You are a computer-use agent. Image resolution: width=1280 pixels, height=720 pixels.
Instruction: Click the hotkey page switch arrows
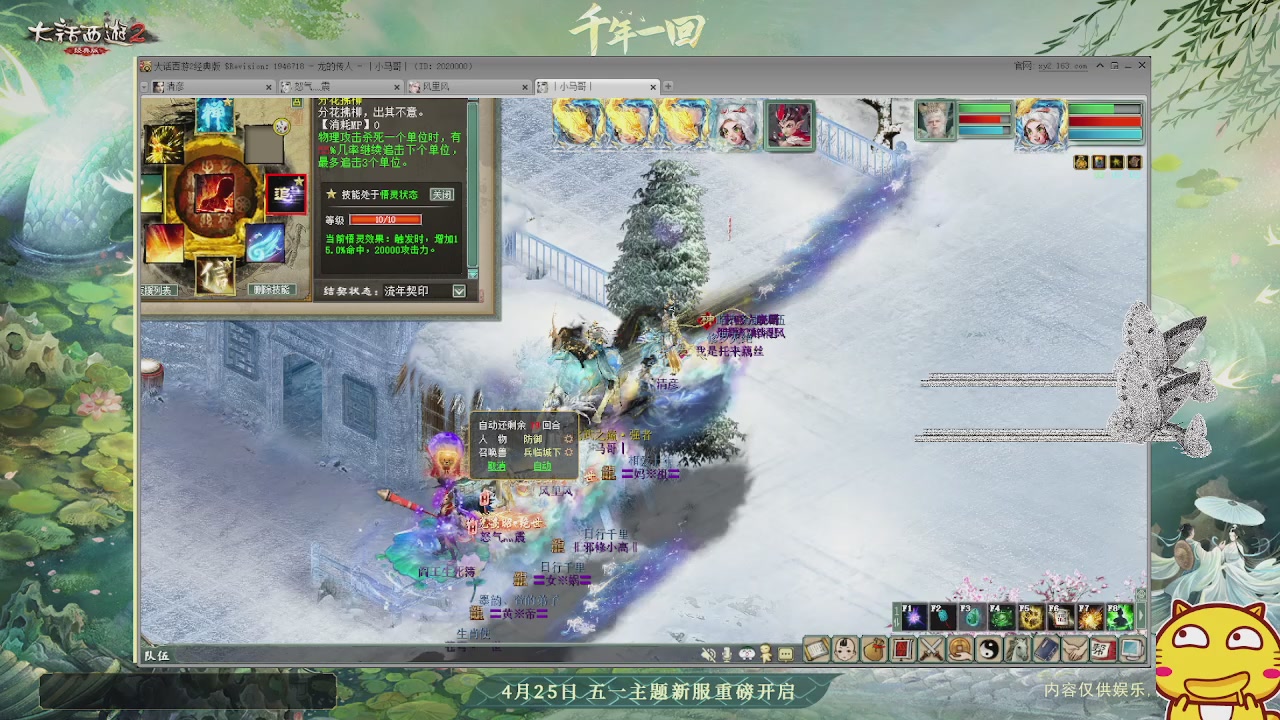[x=897, y=618]
